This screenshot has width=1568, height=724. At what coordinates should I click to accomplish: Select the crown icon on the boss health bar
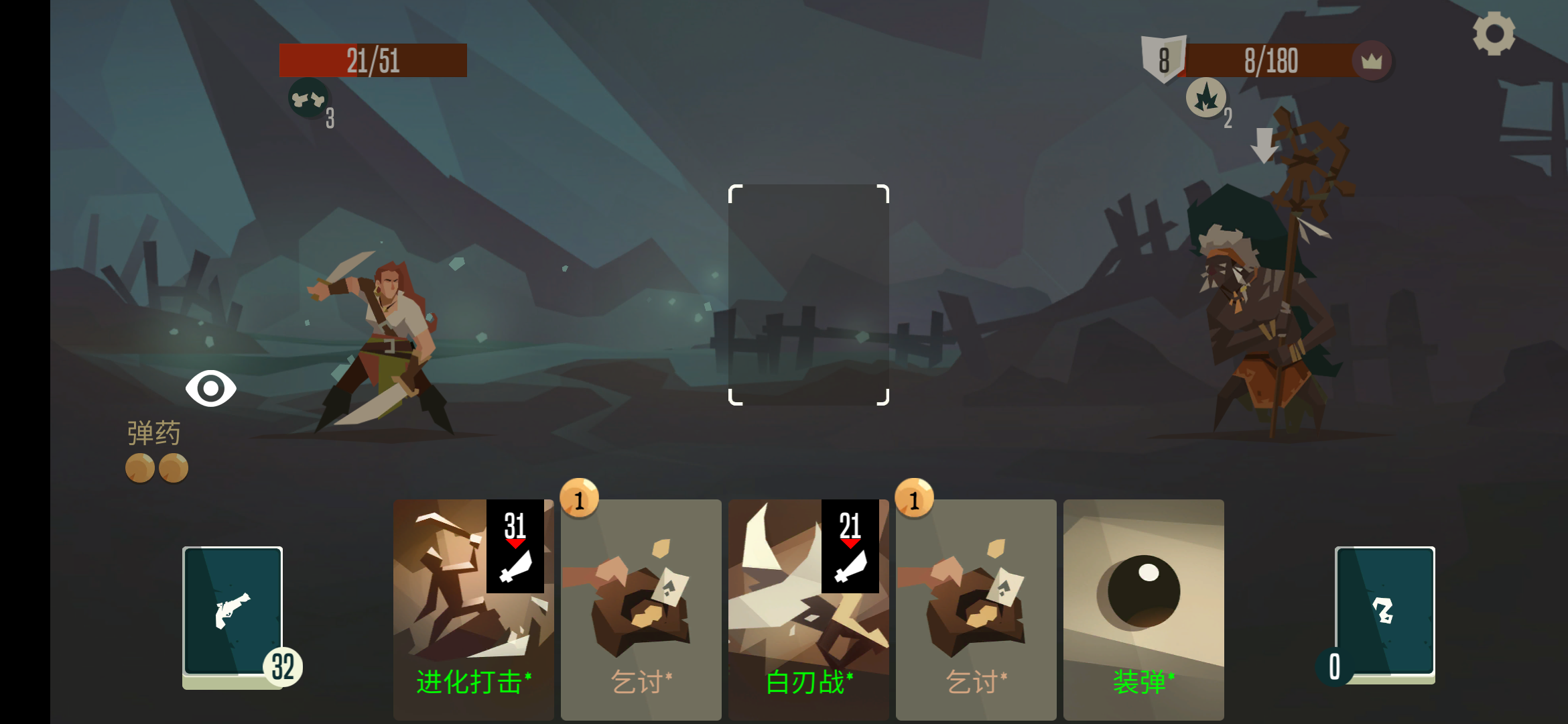[1374, 61]
